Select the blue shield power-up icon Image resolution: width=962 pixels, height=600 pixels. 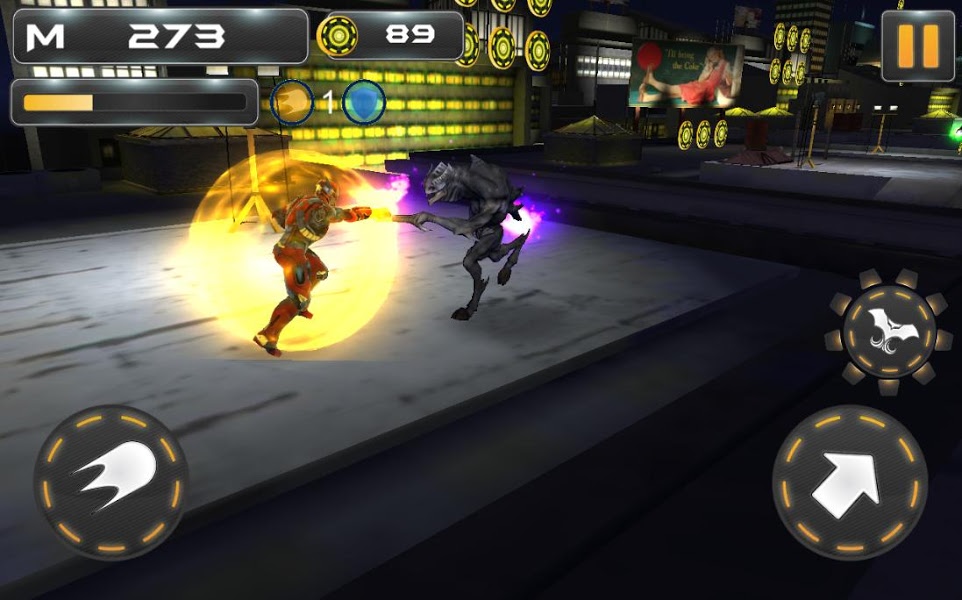point(364,102)
